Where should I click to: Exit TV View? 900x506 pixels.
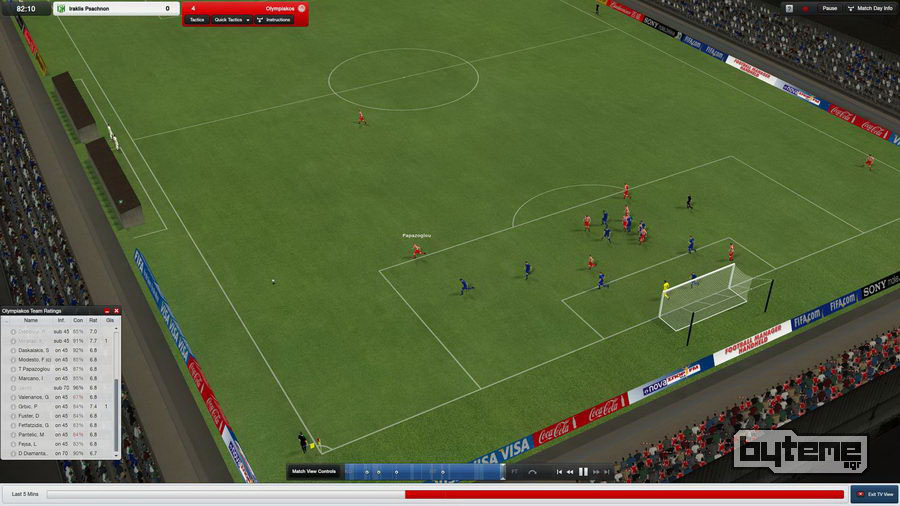coord(873,494)
